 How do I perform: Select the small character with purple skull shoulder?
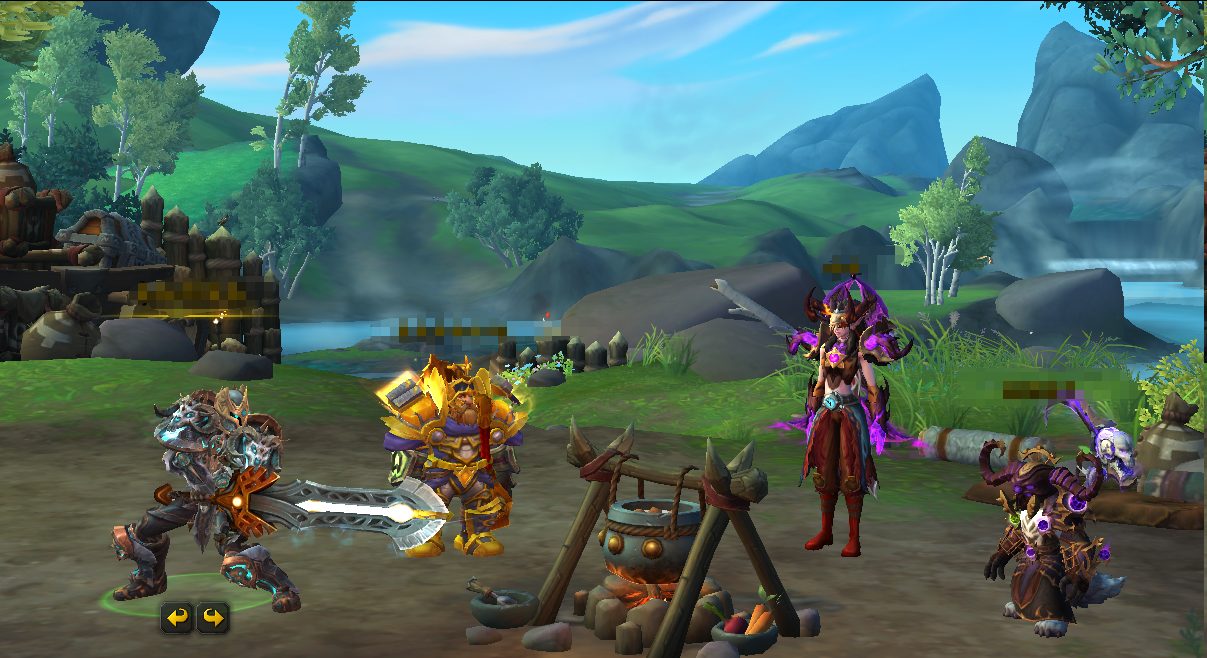tap(1045, 530)
